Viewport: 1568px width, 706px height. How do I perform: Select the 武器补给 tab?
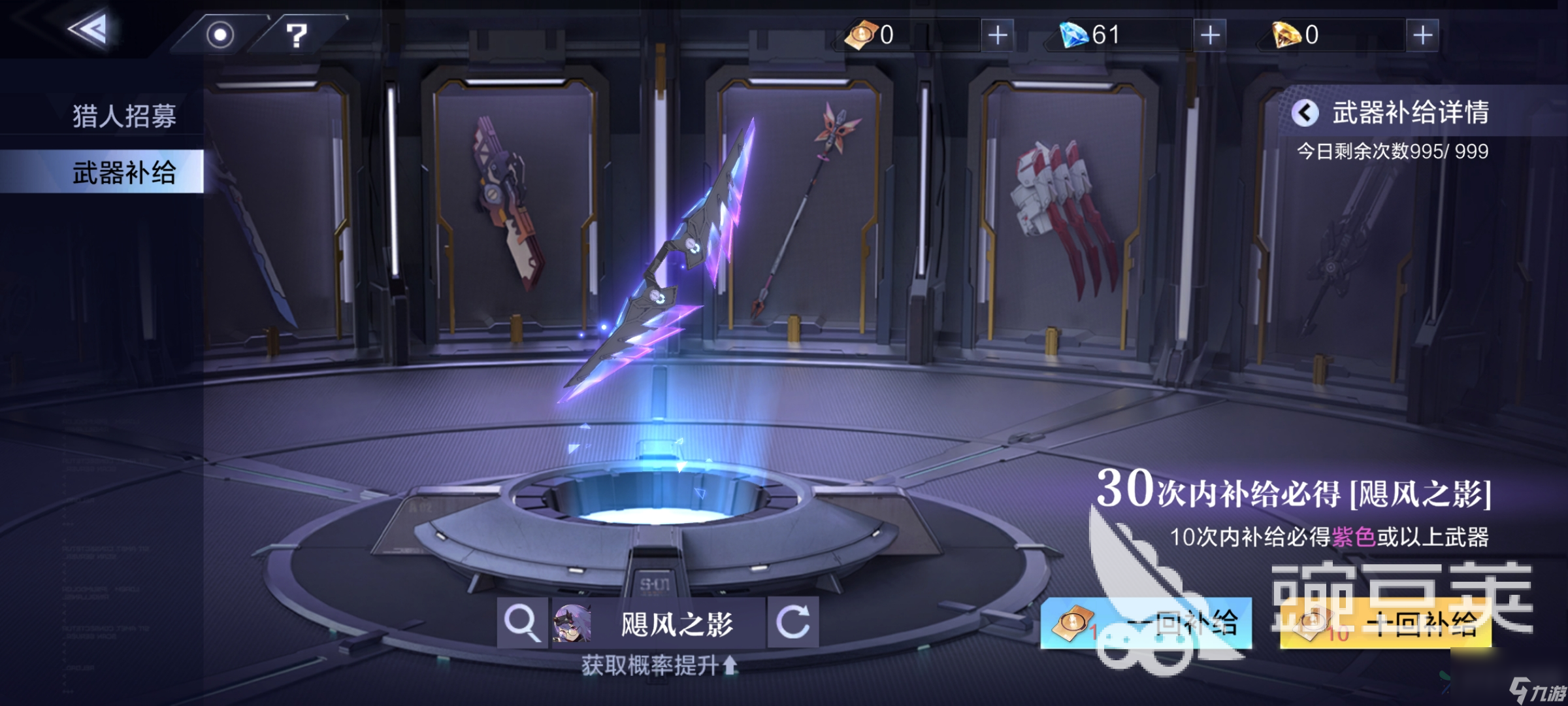124,173
